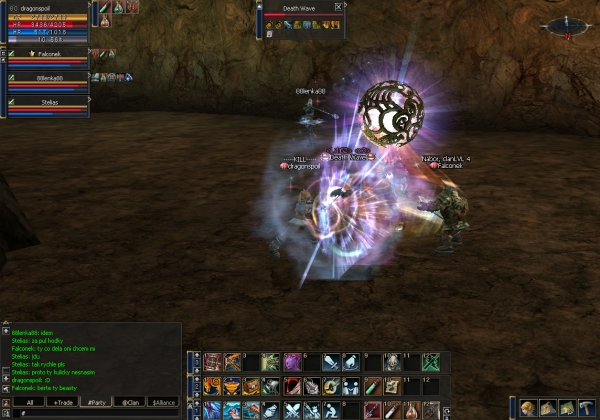Activate the crossed blades skill slot
600x420 pixels.
290,410
